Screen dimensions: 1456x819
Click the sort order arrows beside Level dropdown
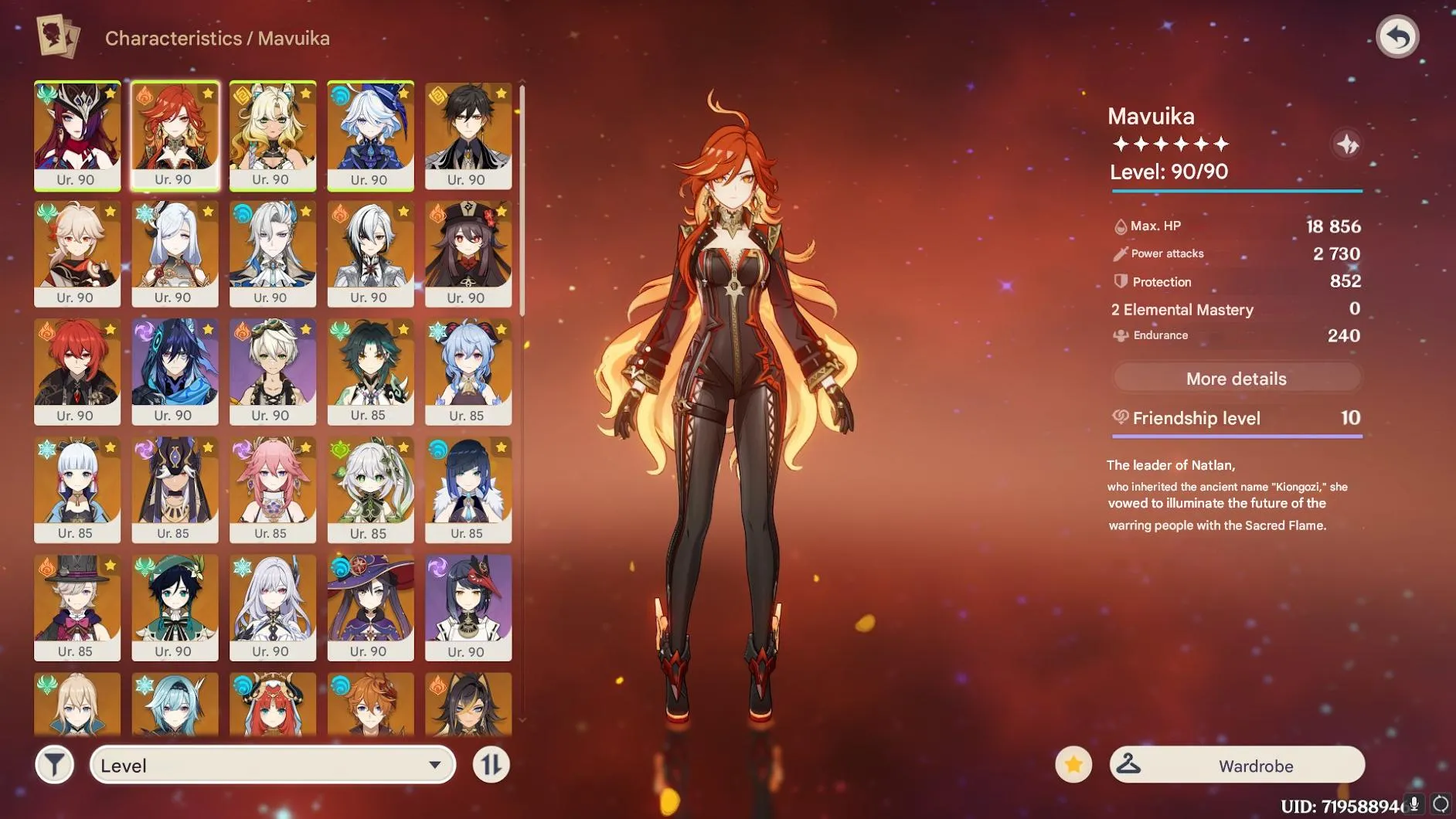[x=490, y=764]
